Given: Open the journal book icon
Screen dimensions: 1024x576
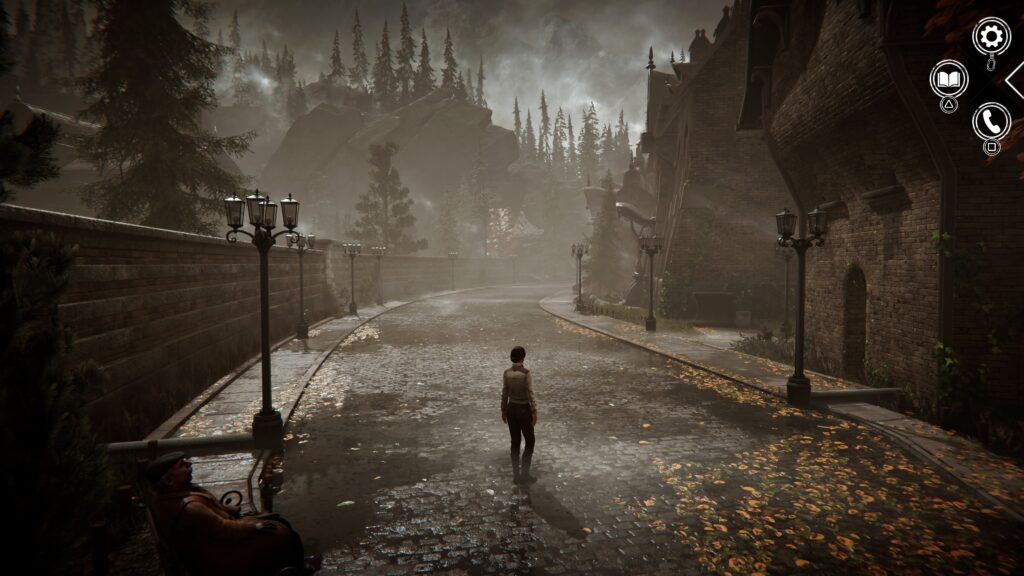Looking at the screenshot, I should [948, 78].
